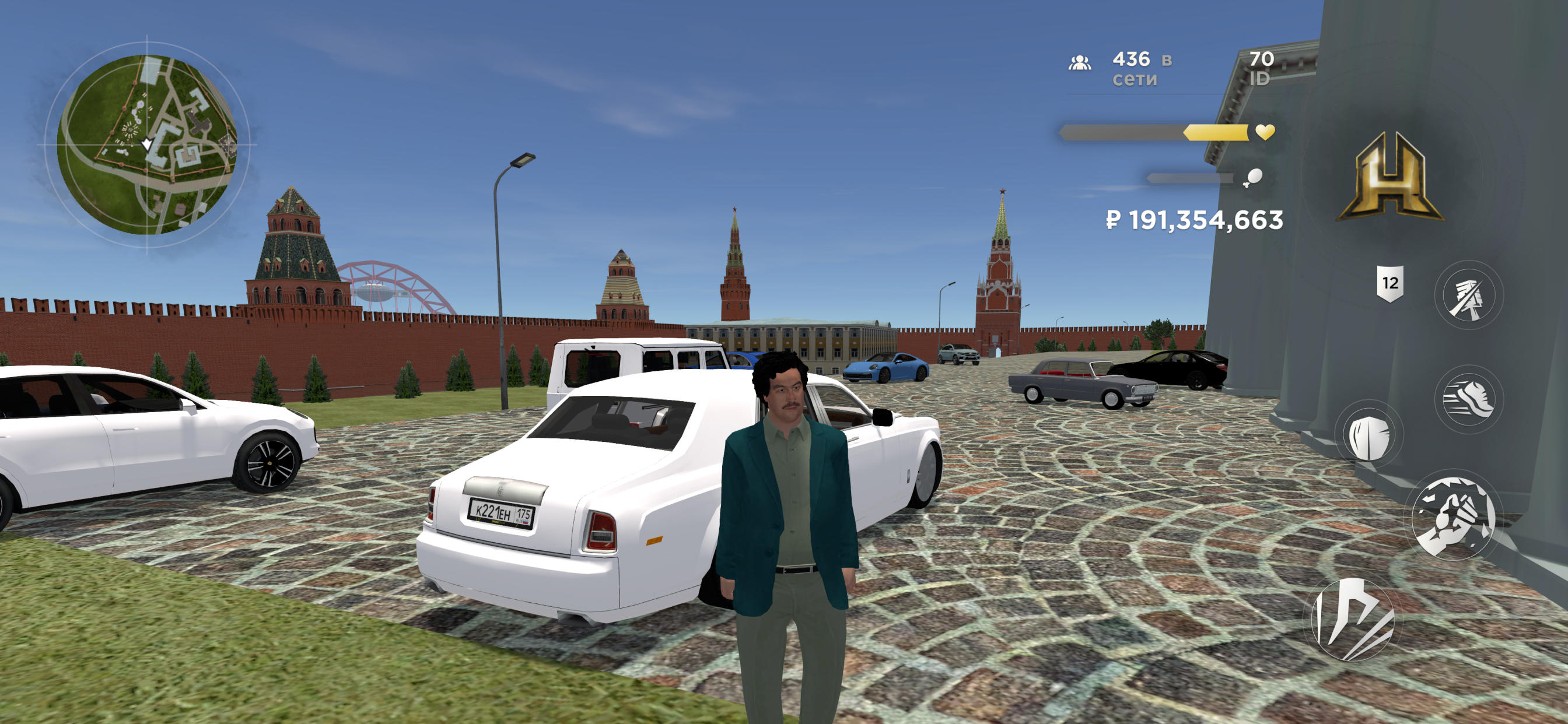Screen dimensions: 1568x724
Task: Tap the online players icon showing 436
Action: click(1080, 64)
